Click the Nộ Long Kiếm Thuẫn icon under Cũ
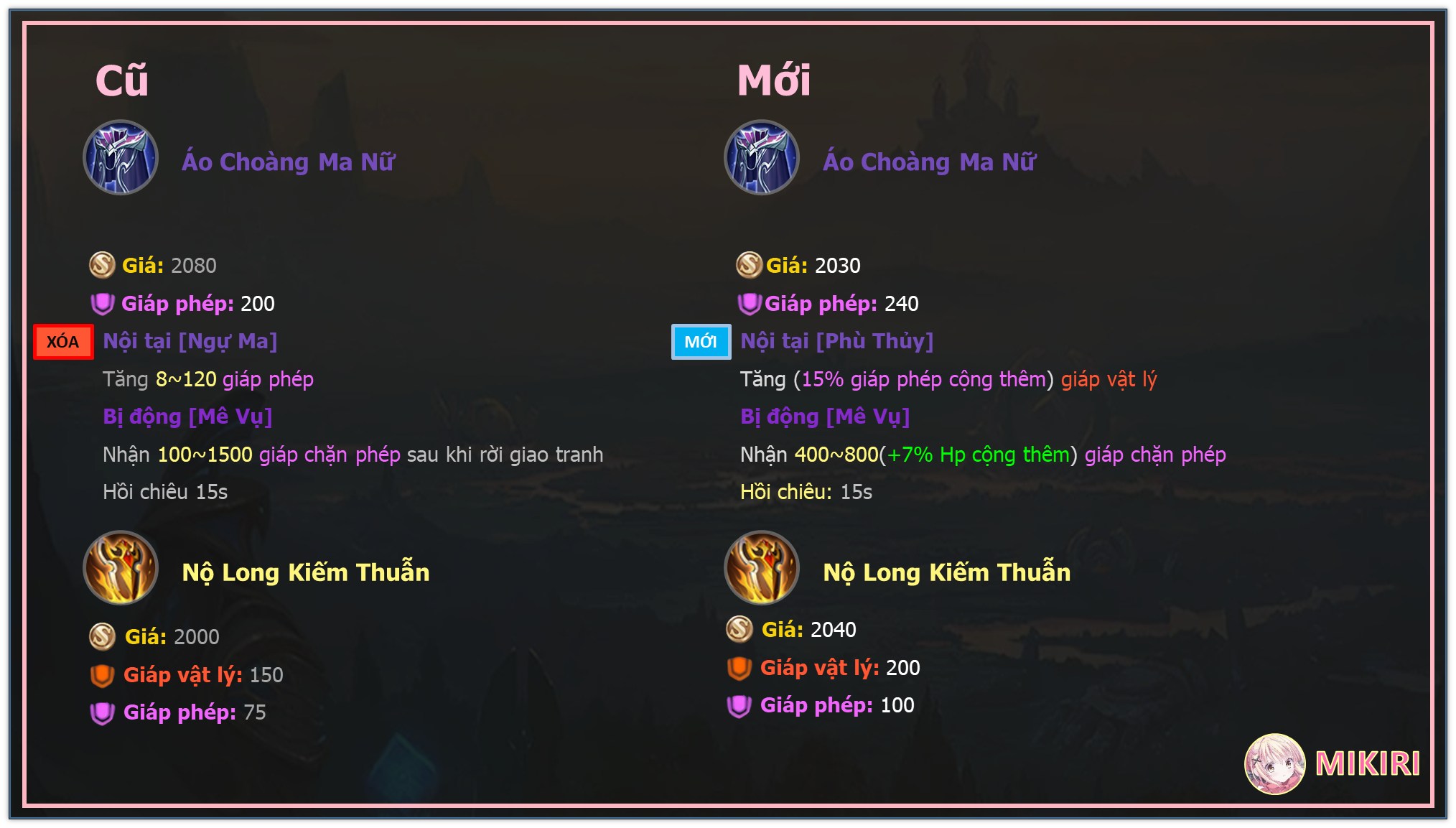 (121, 568)
